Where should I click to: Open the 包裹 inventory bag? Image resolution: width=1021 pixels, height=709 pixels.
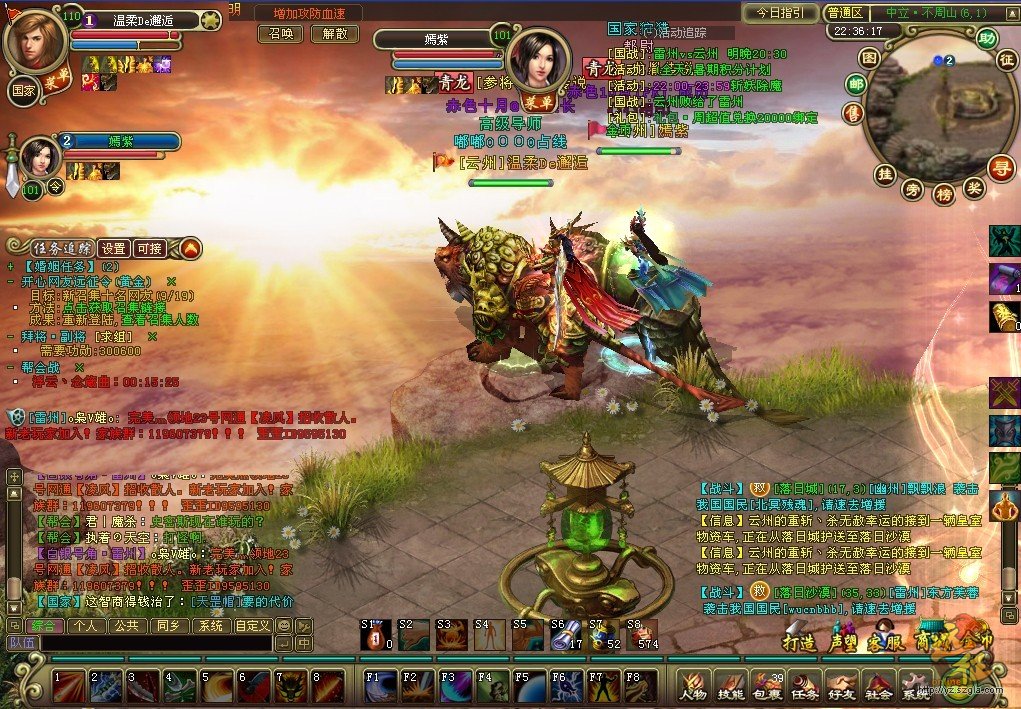[768, 686]
